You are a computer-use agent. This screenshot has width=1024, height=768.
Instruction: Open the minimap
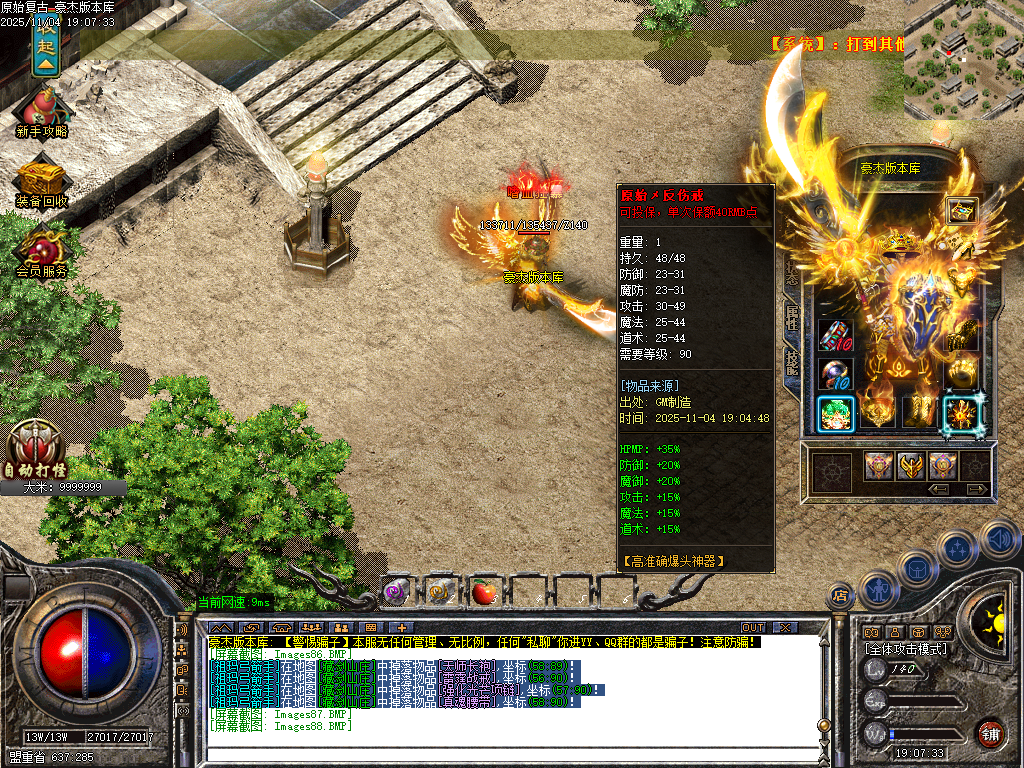[x=962, y=60]
